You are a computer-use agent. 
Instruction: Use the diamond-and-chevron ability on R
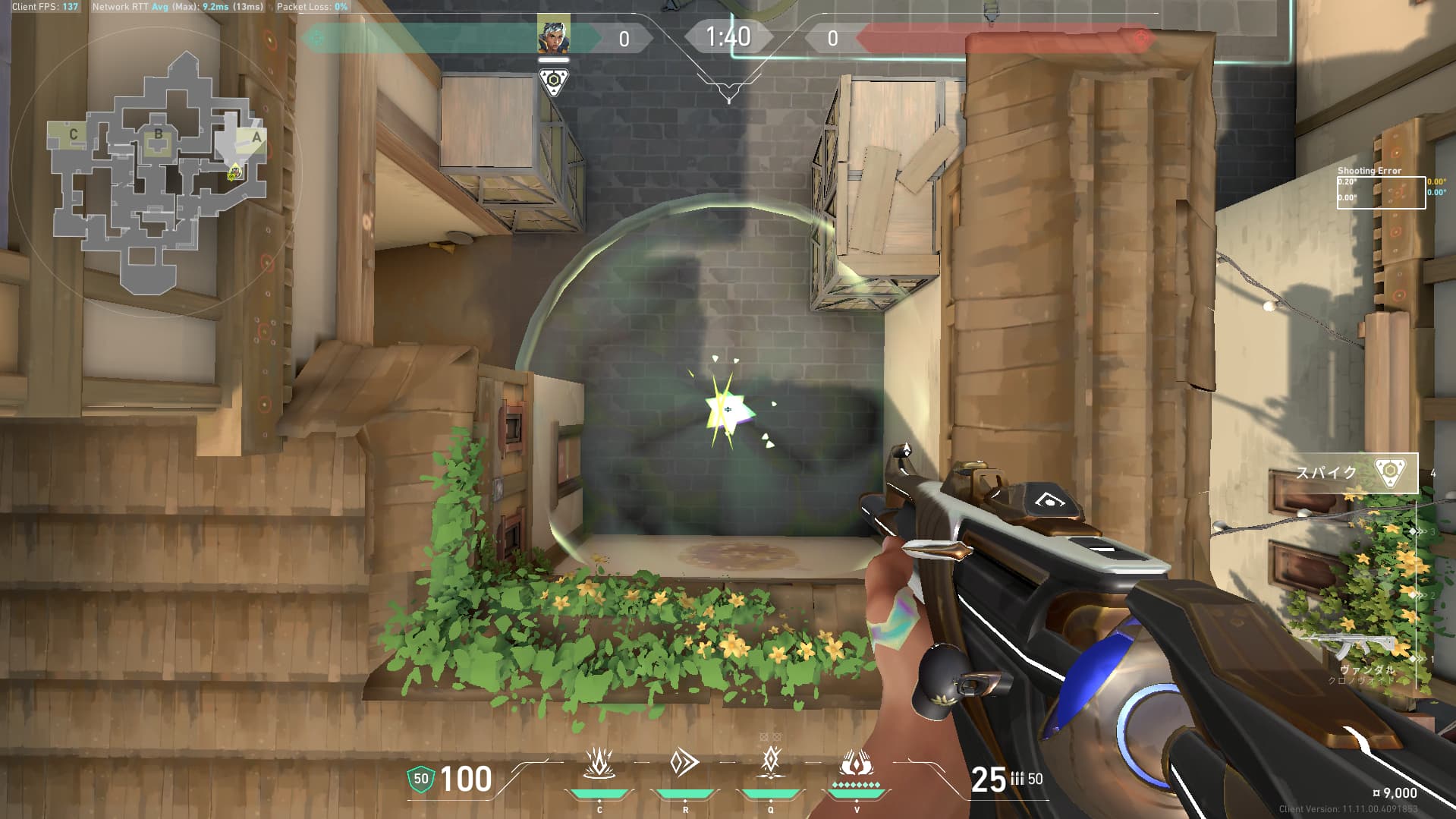point(684,763)
